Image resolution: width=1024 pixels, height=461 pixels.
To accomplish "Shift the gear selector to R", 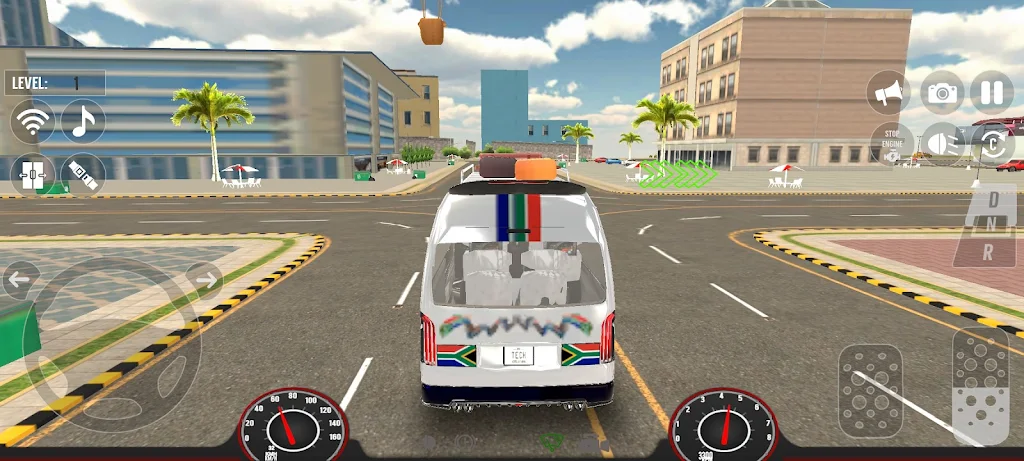I will tap(988, 253).
